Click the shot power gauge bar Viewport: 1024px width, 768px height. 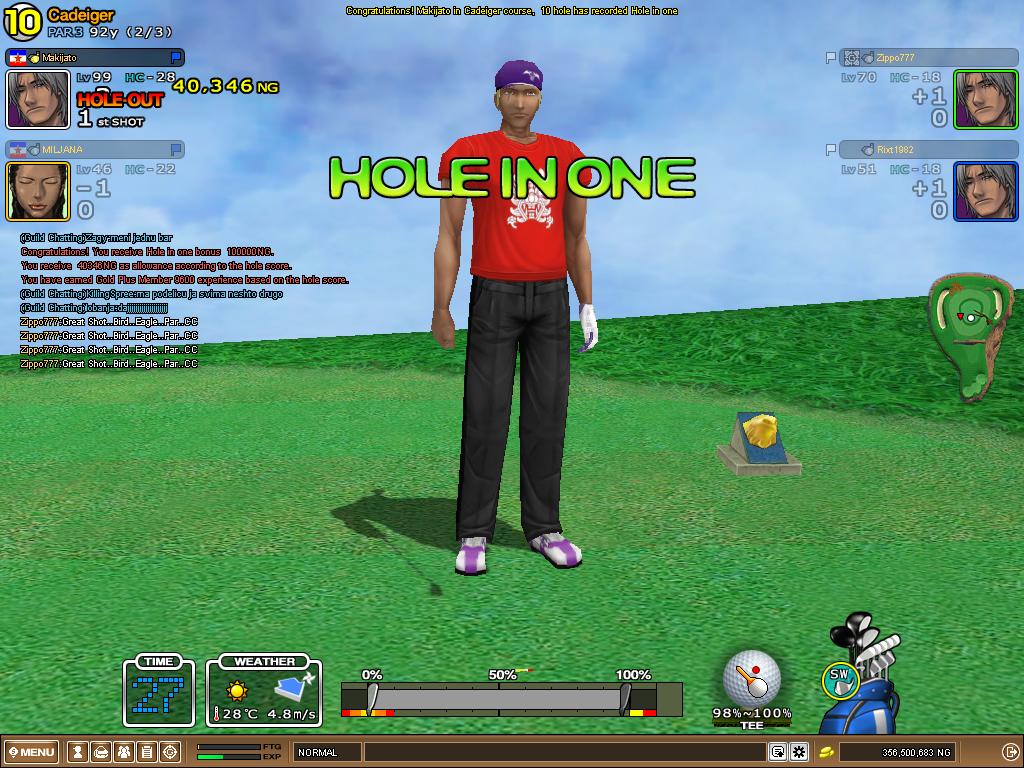point(498,698)
